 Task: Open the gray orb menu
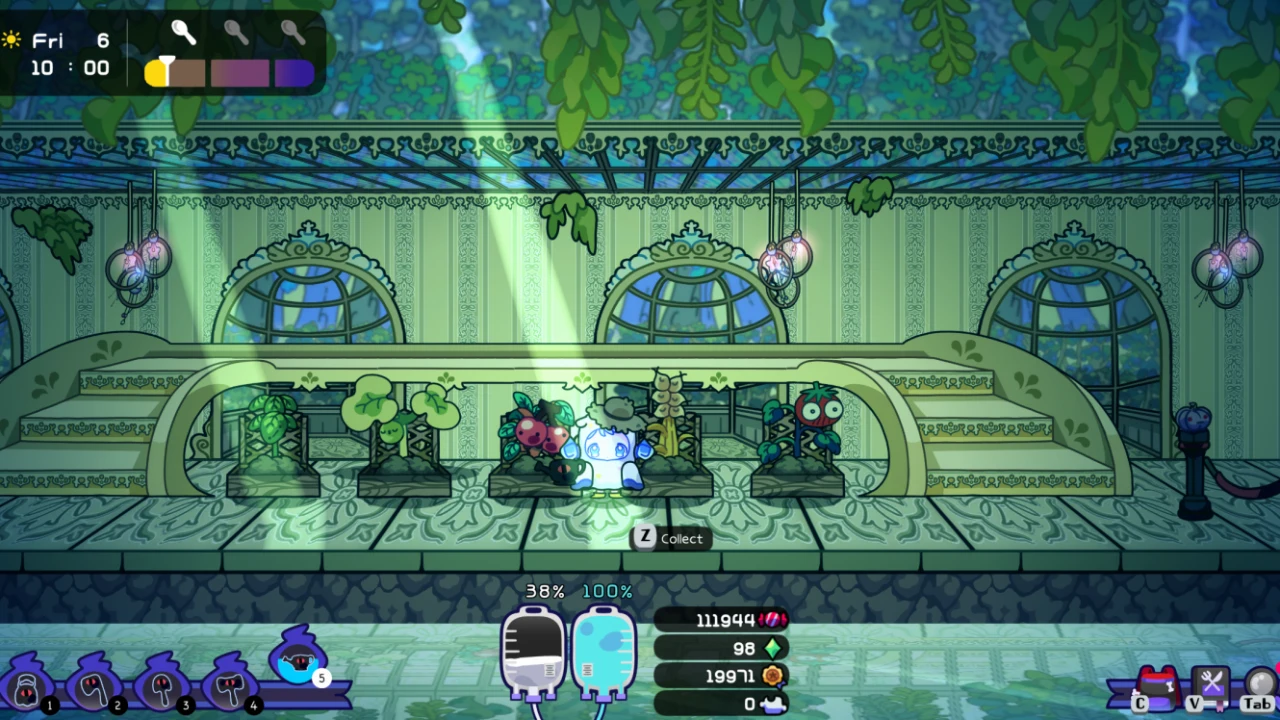[1261, 683]
